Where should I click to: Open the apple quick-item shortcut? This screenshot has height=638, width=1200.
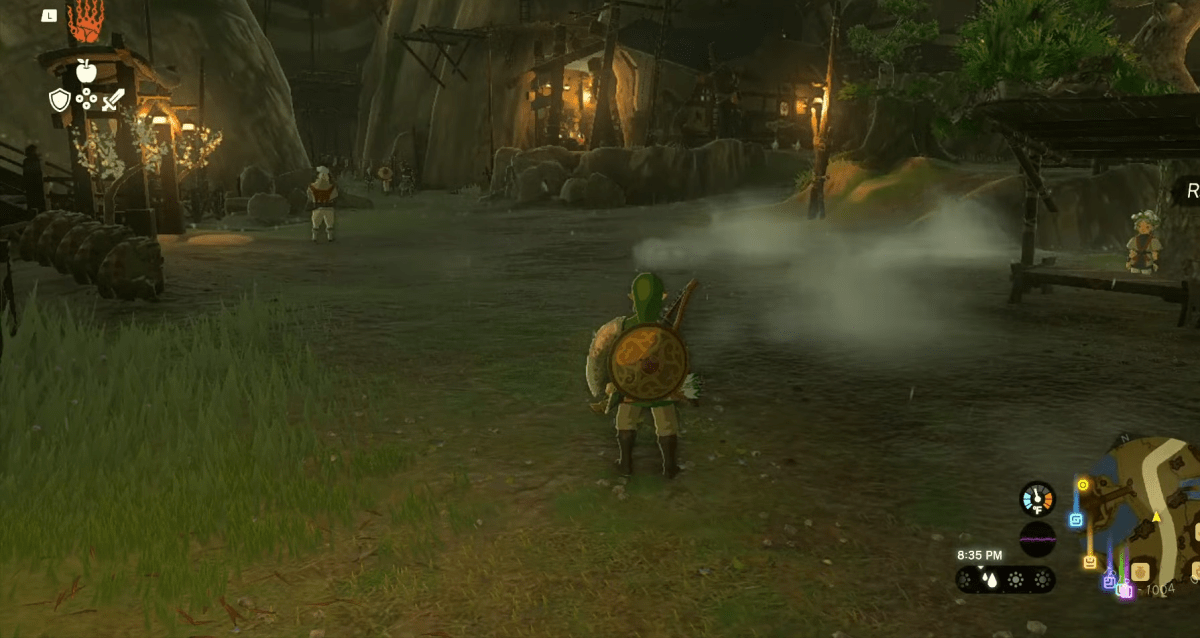click(x=85, y=70)
